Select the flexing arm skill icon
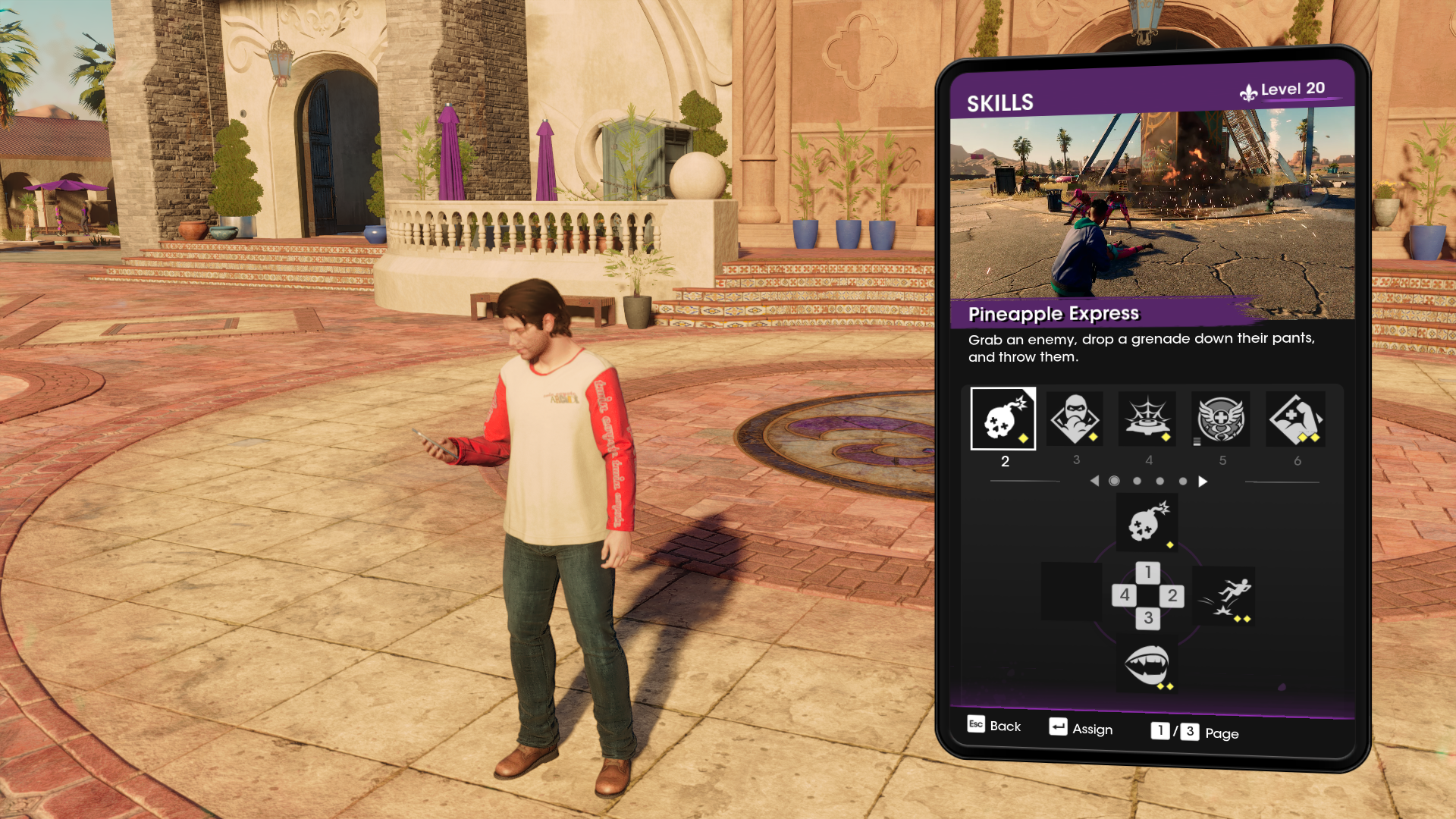Viewport: 1456px width, 819px height. [x=1295, y=419]
